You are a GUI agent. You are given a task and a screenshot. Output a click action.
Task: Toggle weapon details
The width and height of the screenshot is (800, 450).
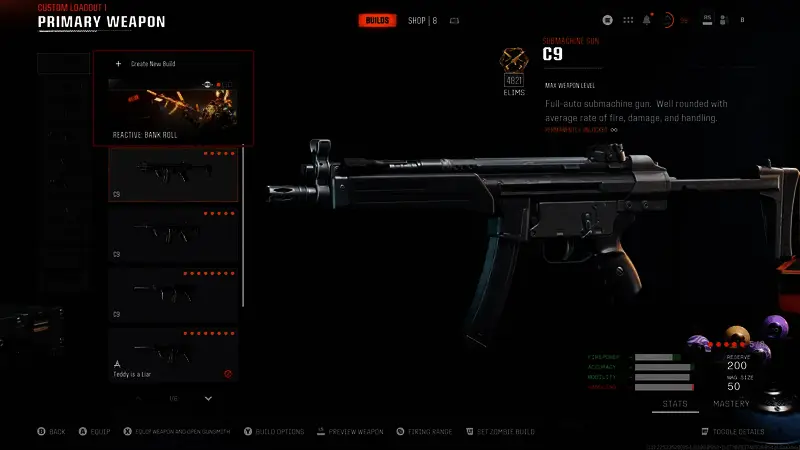click(738, 431)
